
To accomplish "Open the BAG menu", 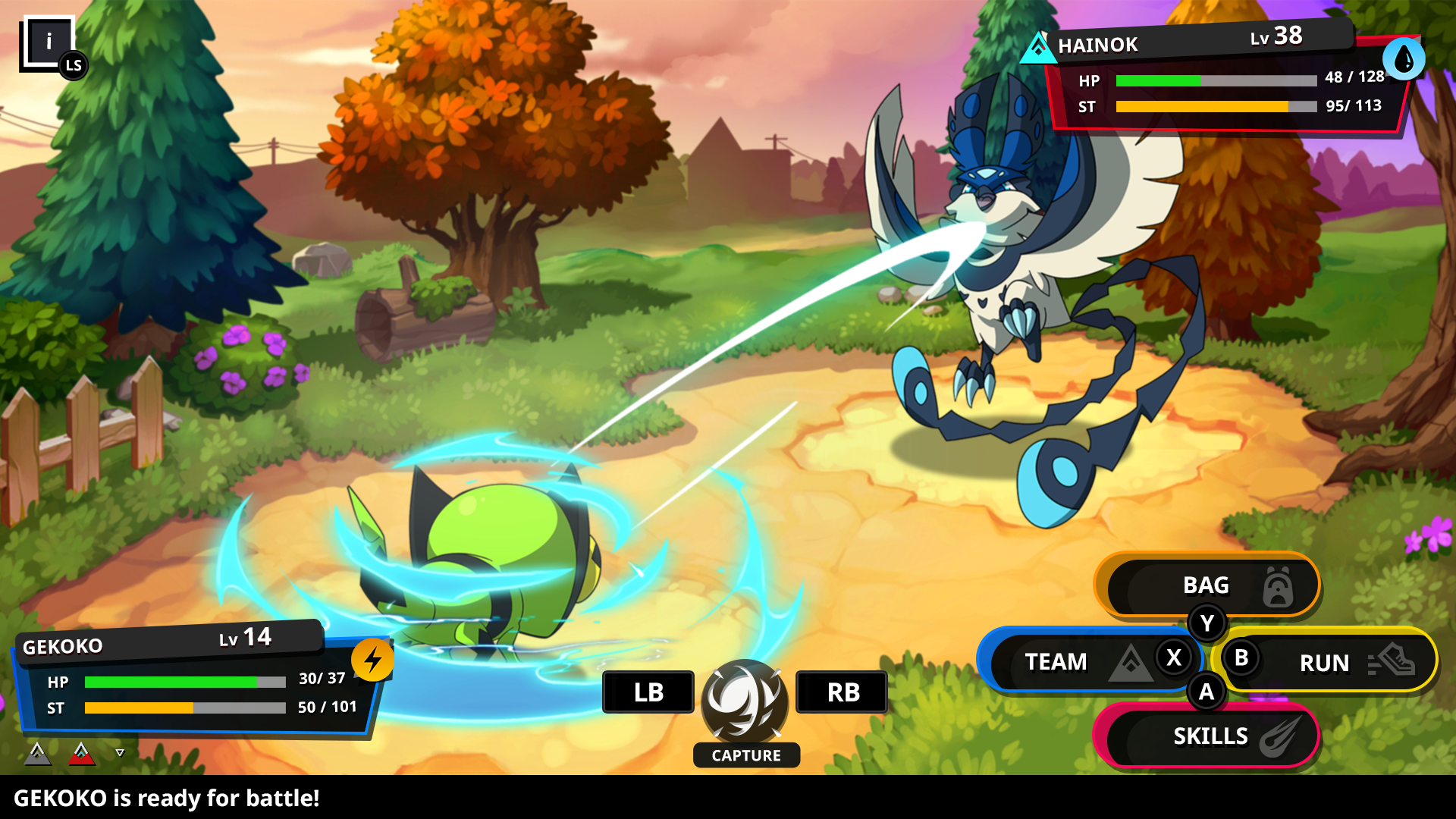I will [1207, 585].
